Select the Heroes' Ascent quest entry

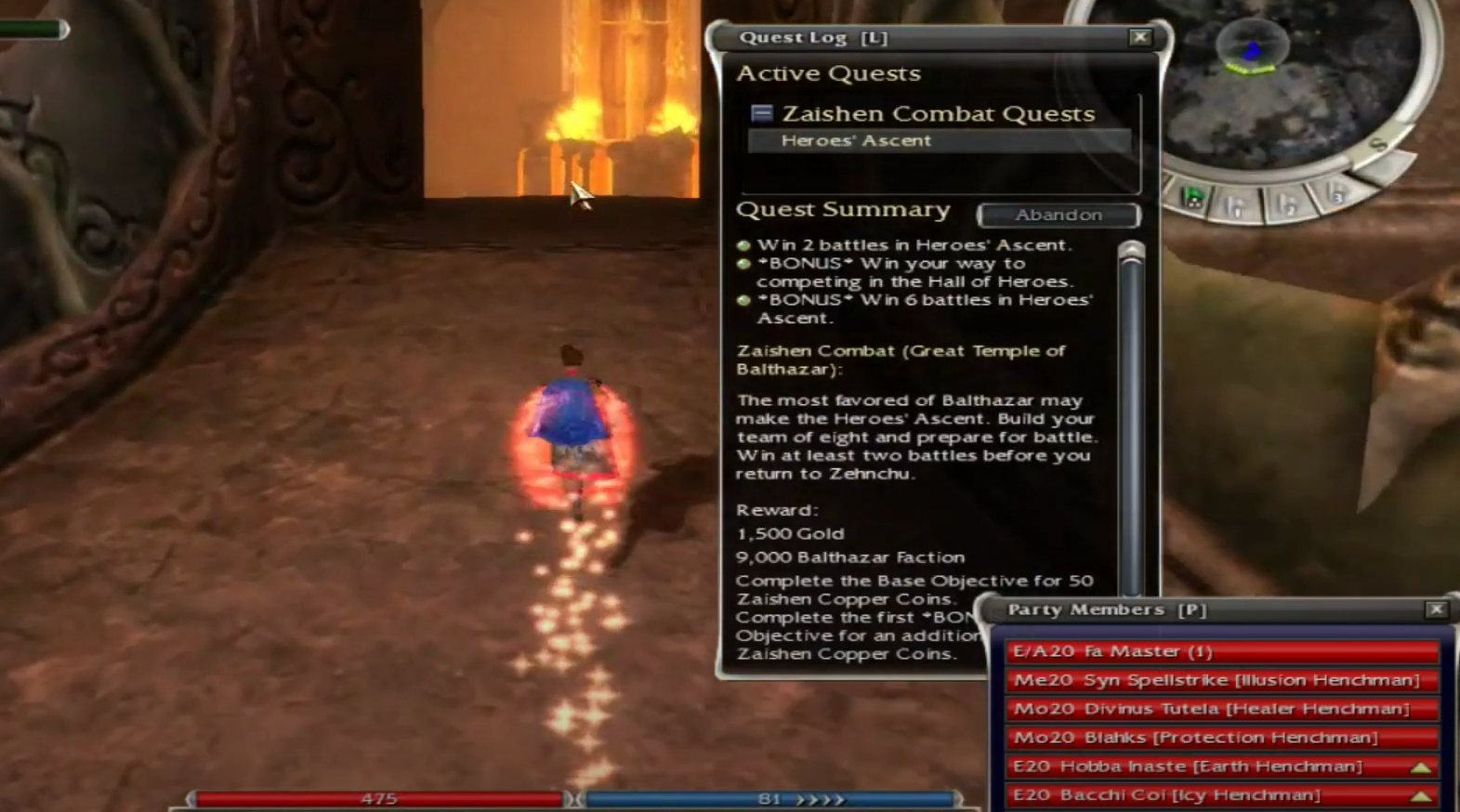(x=856, y=140)
